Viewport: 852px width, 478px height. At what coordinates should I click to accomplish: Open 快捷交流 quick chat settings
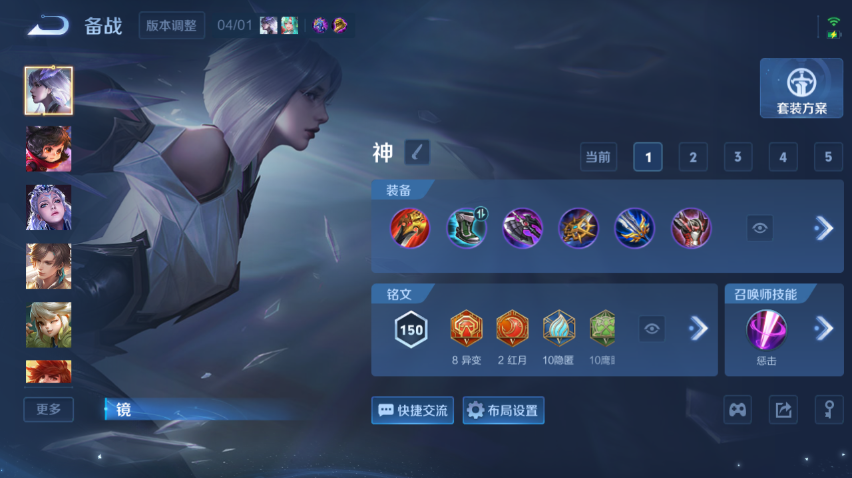point(412,410)
